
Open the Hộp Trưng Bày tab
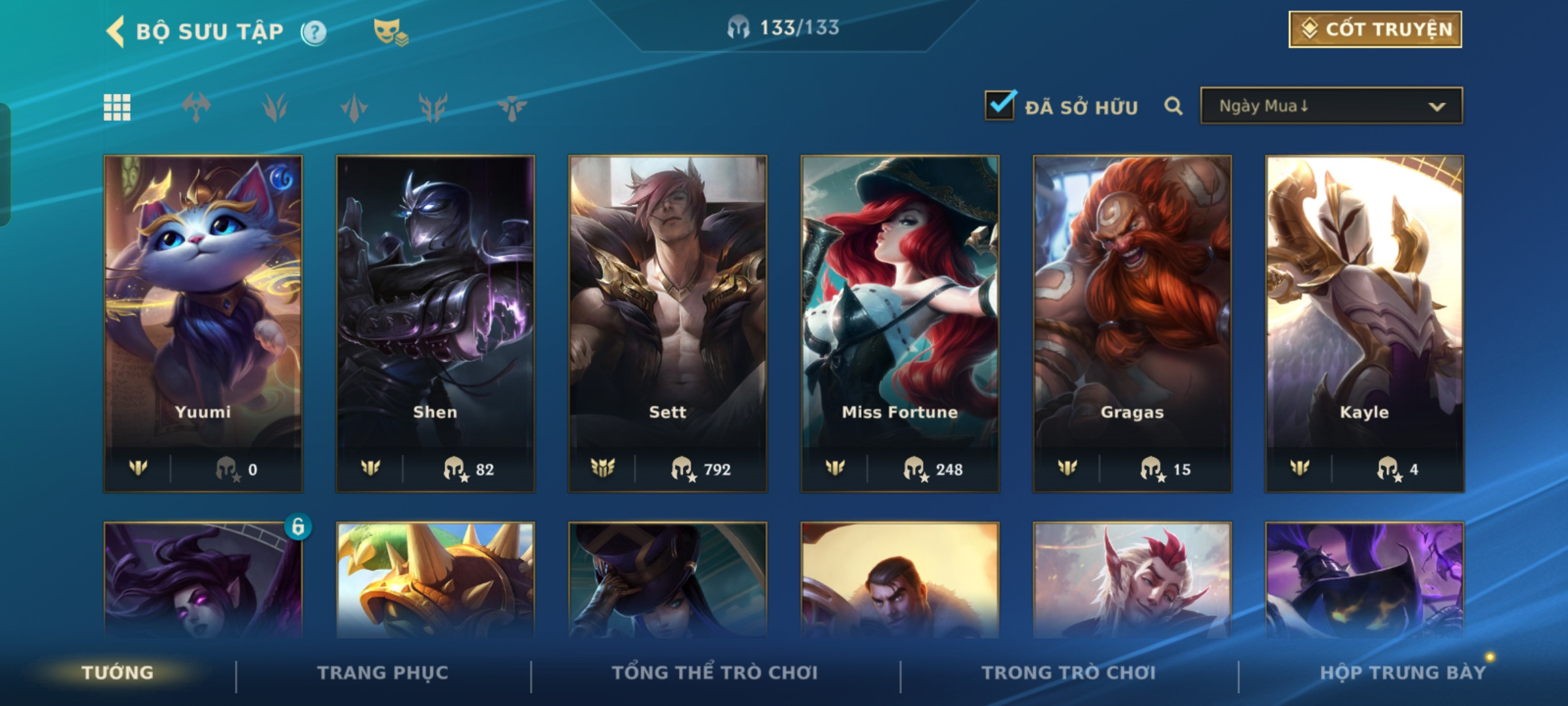[x=1403, y=673]
